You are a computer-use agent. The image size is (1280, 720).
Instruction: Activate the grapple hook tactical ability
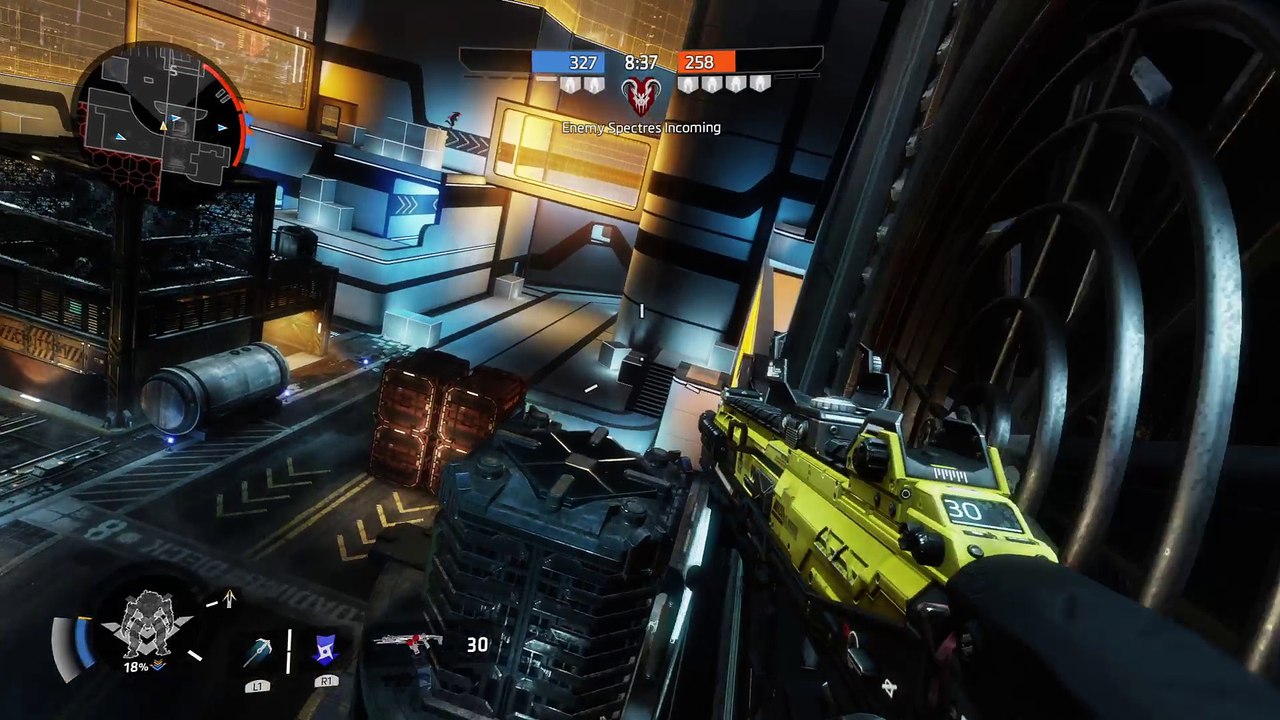click(257, 652)
